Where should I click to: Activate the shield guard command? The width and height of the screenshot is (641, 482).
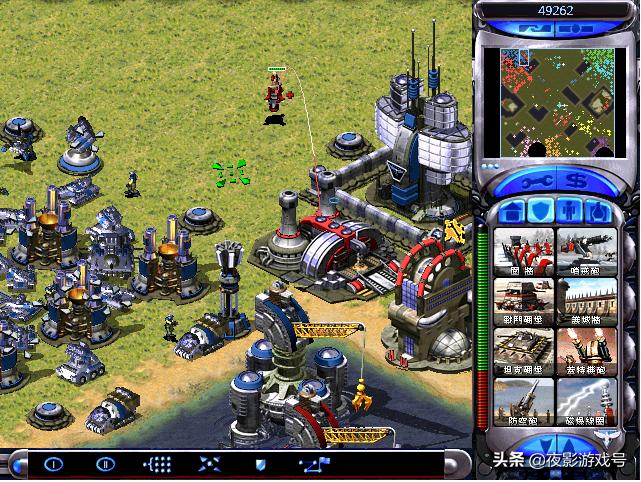(261, 464)
